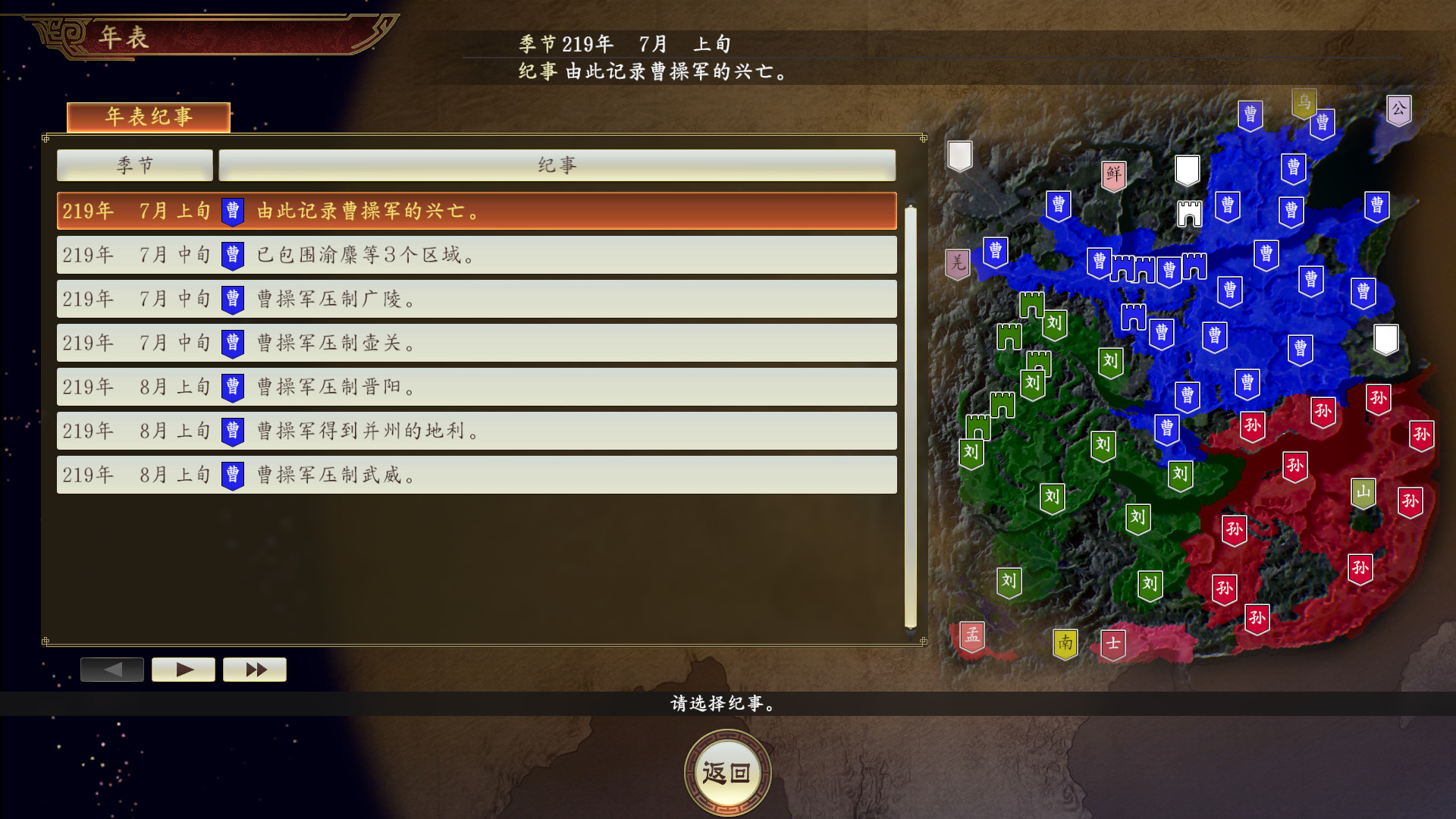
Task: Click the 山越 banner in red territory
Action: 1363,491
